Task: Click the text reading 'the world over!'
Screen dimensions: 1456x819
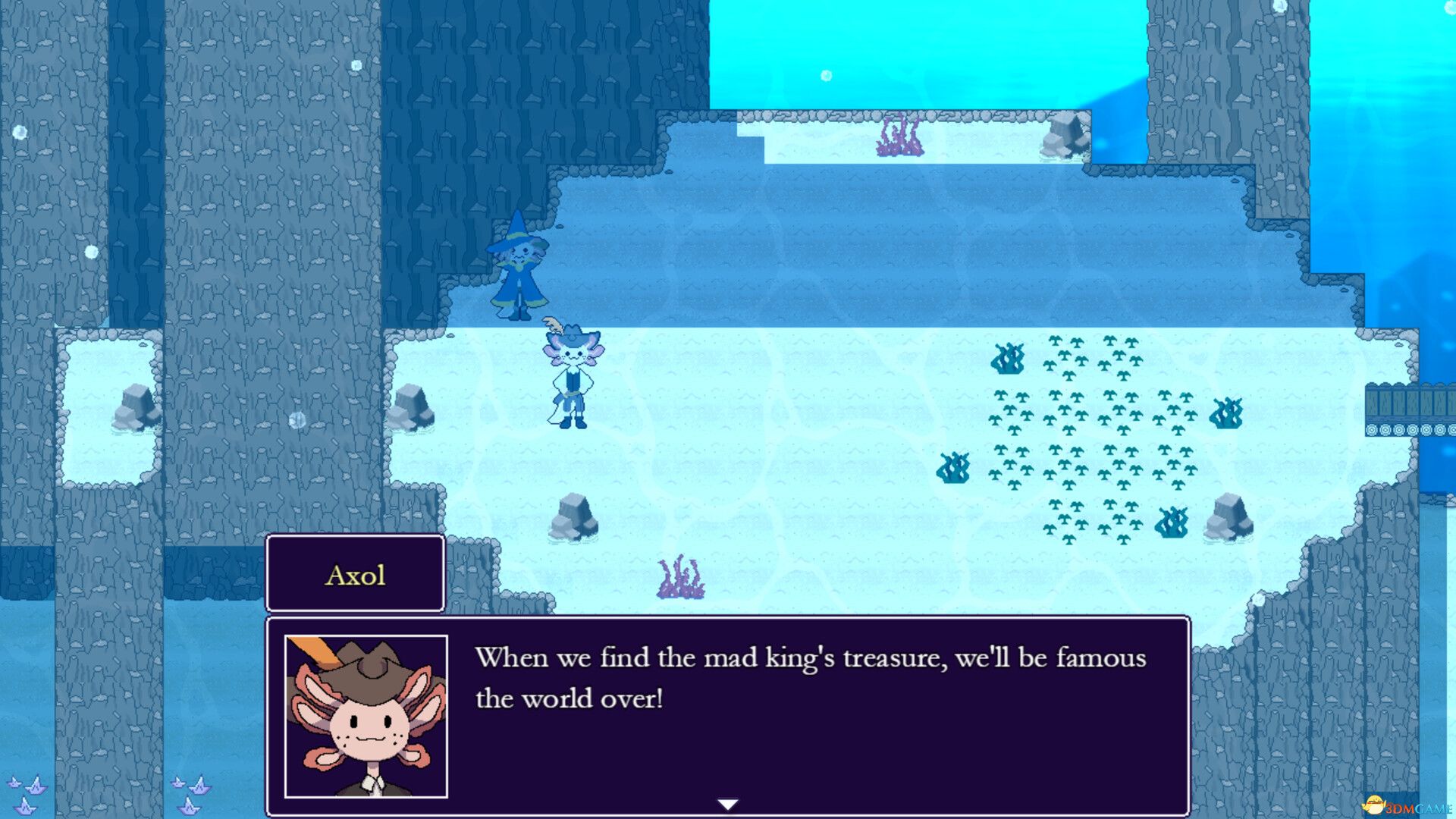Action: pyautogui.click(x=569, y=698)
